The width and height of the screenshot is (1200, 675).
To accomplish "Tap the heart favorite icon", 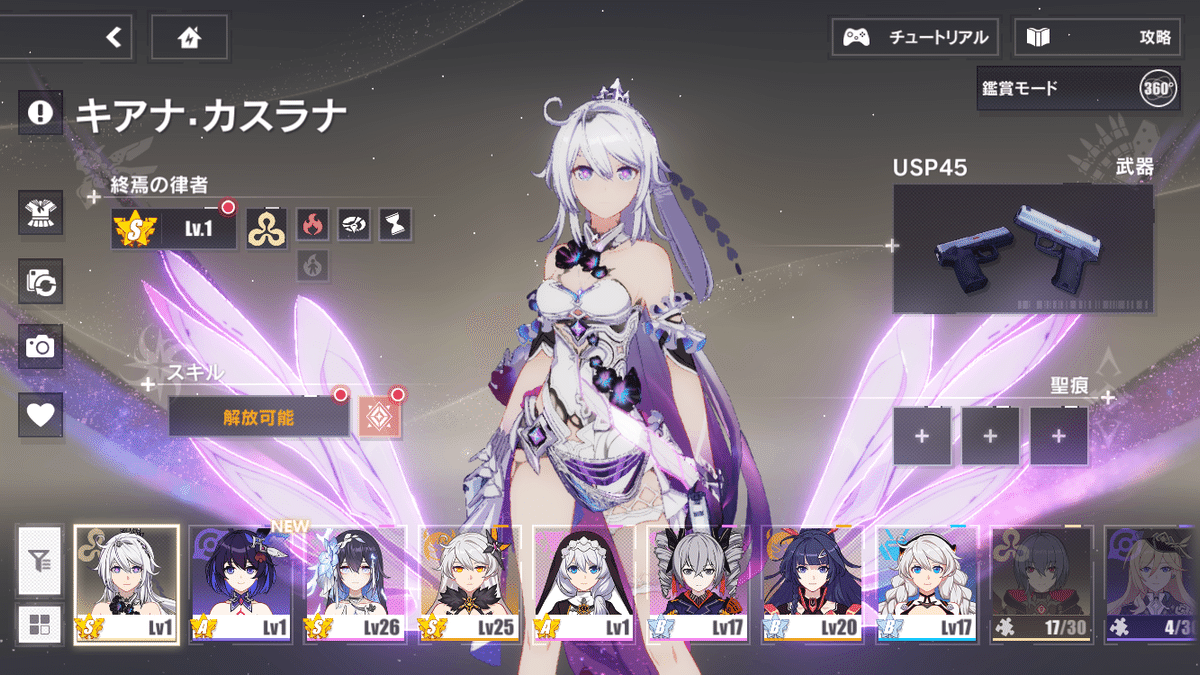I will (41, 414).
